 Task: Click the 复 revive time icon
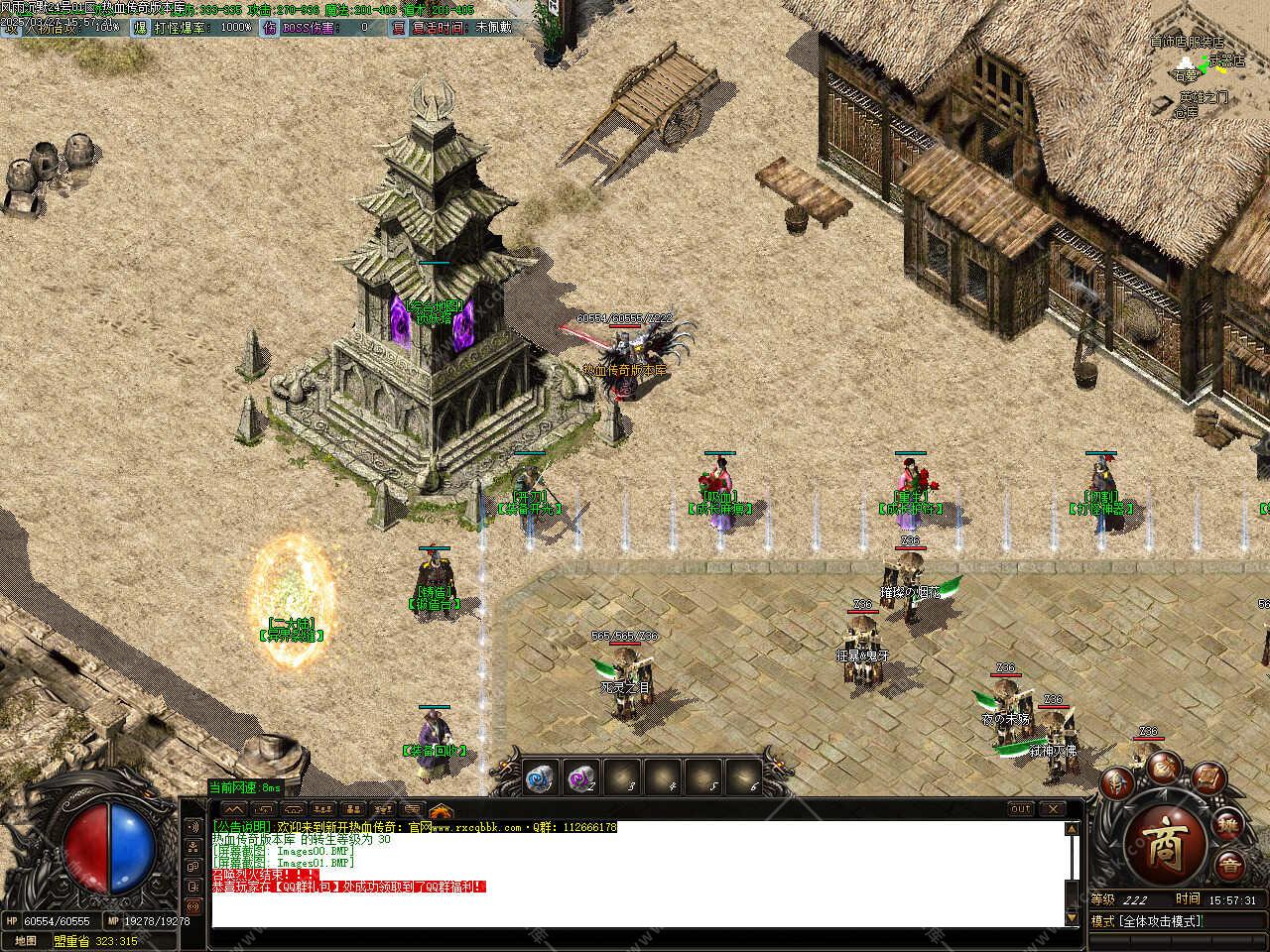pyautogui.click(x=399, y=28)
